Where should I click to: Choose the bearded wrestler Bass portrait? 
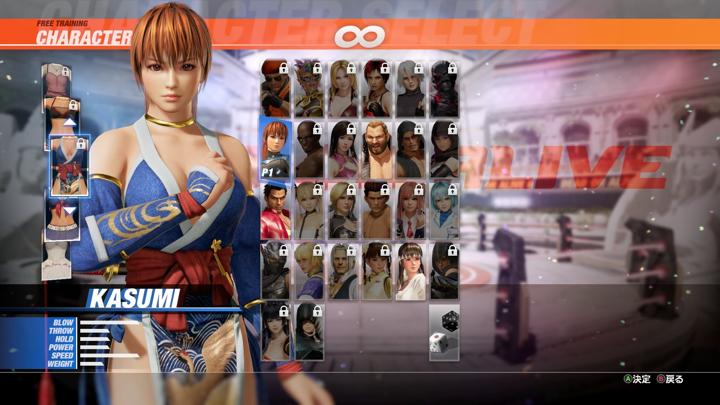[x=377, y=148]
